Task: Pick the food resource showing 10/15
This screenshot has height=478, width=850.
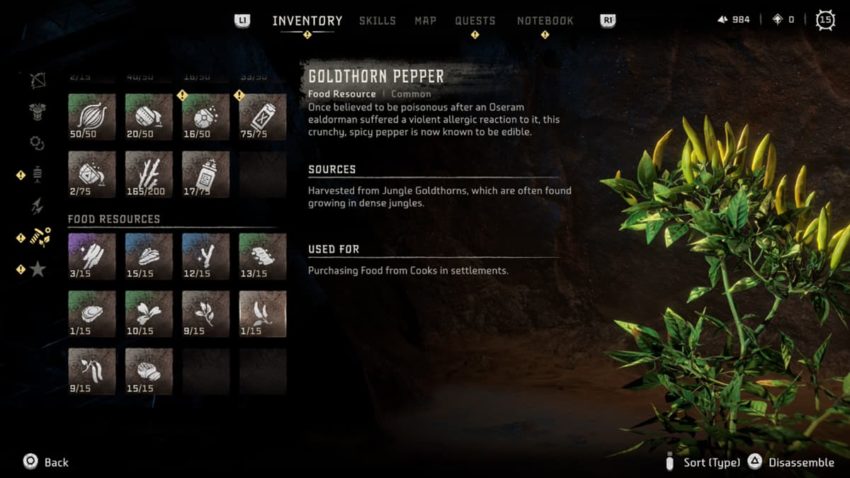Action: click(148, 313)
